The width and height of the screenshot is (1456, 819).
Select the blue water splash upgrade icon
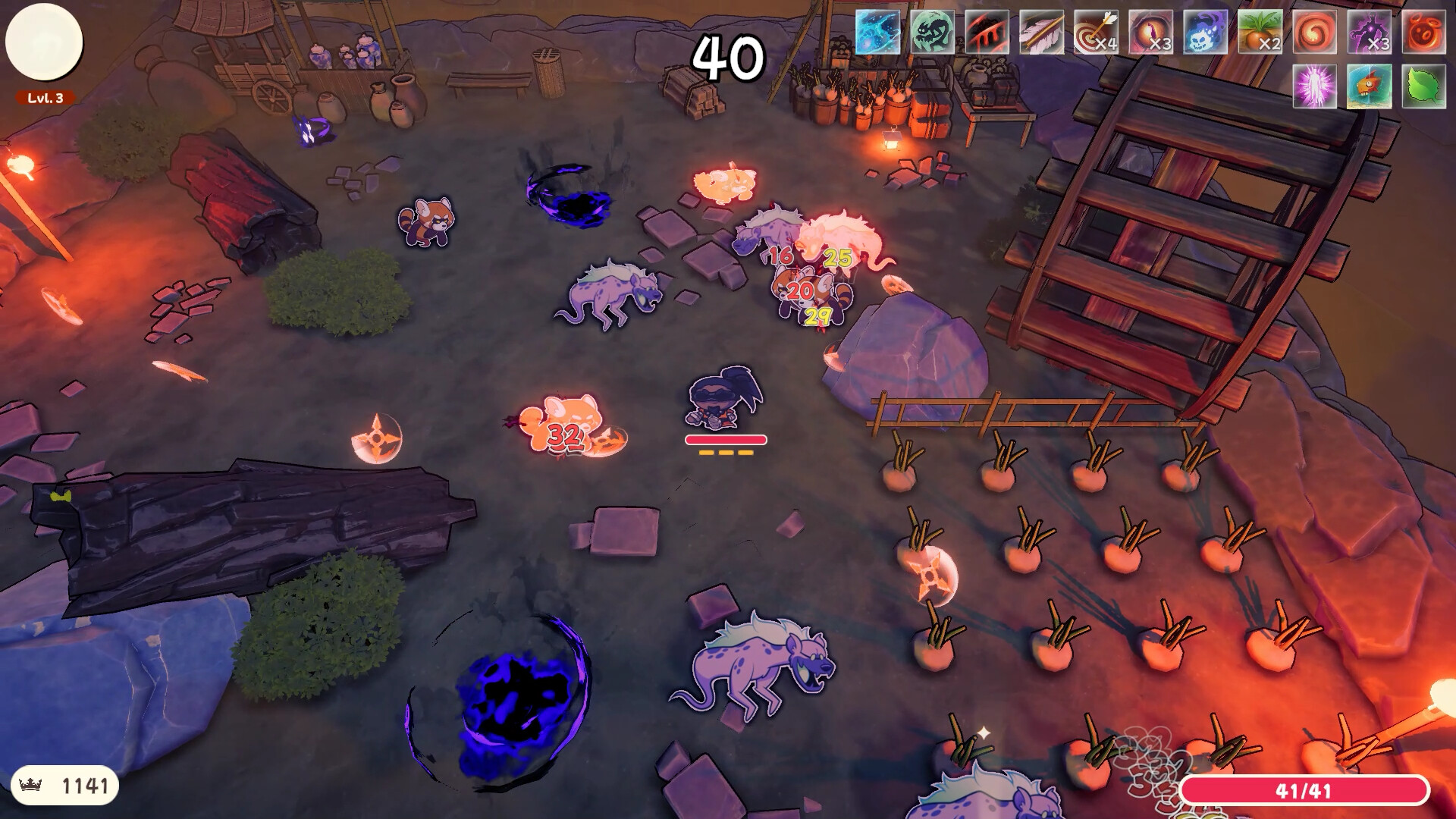click(x=878, y=32)
